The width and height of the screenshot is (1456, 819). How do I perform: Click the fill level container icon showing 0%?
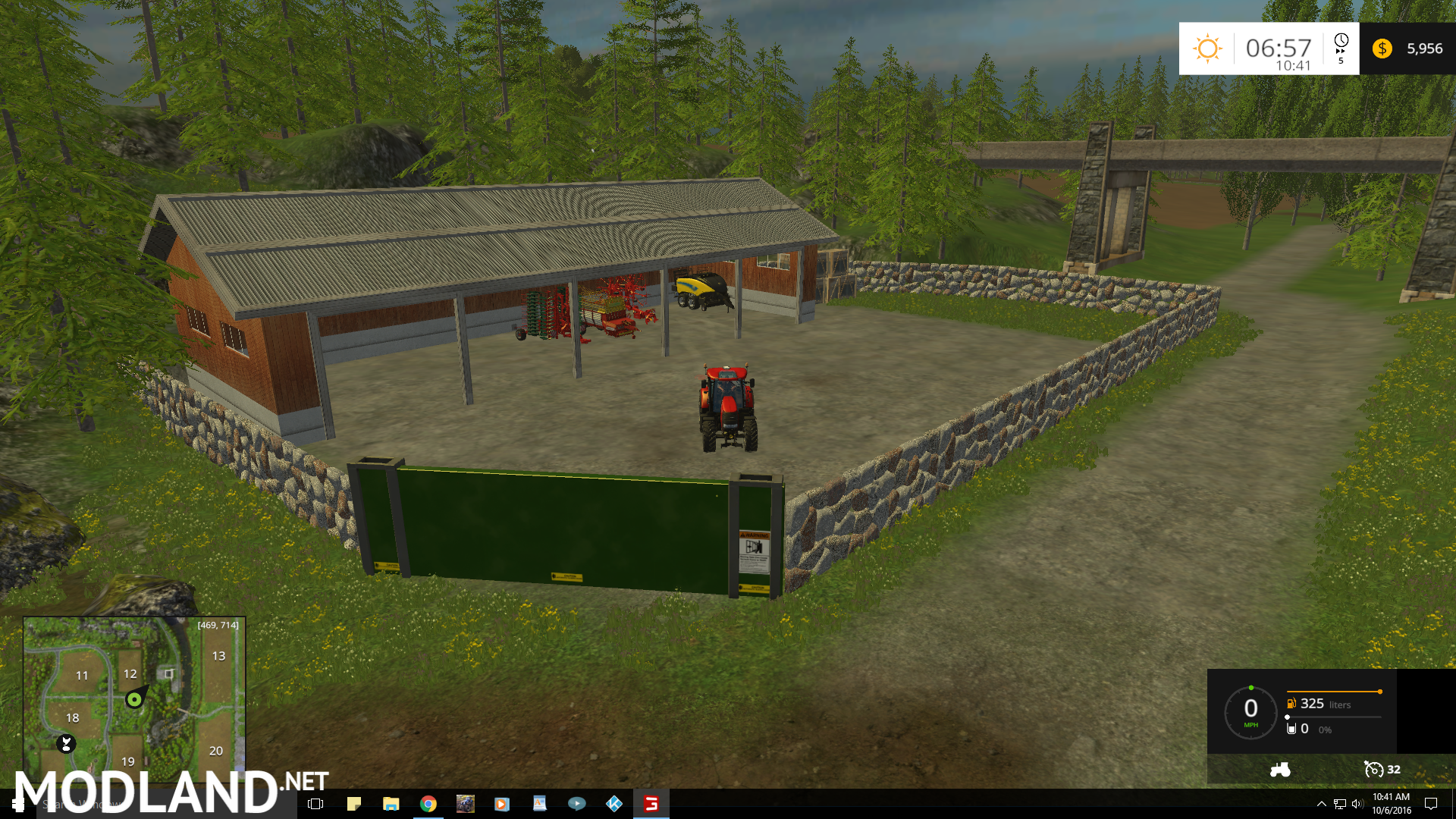coord(1291,728)
